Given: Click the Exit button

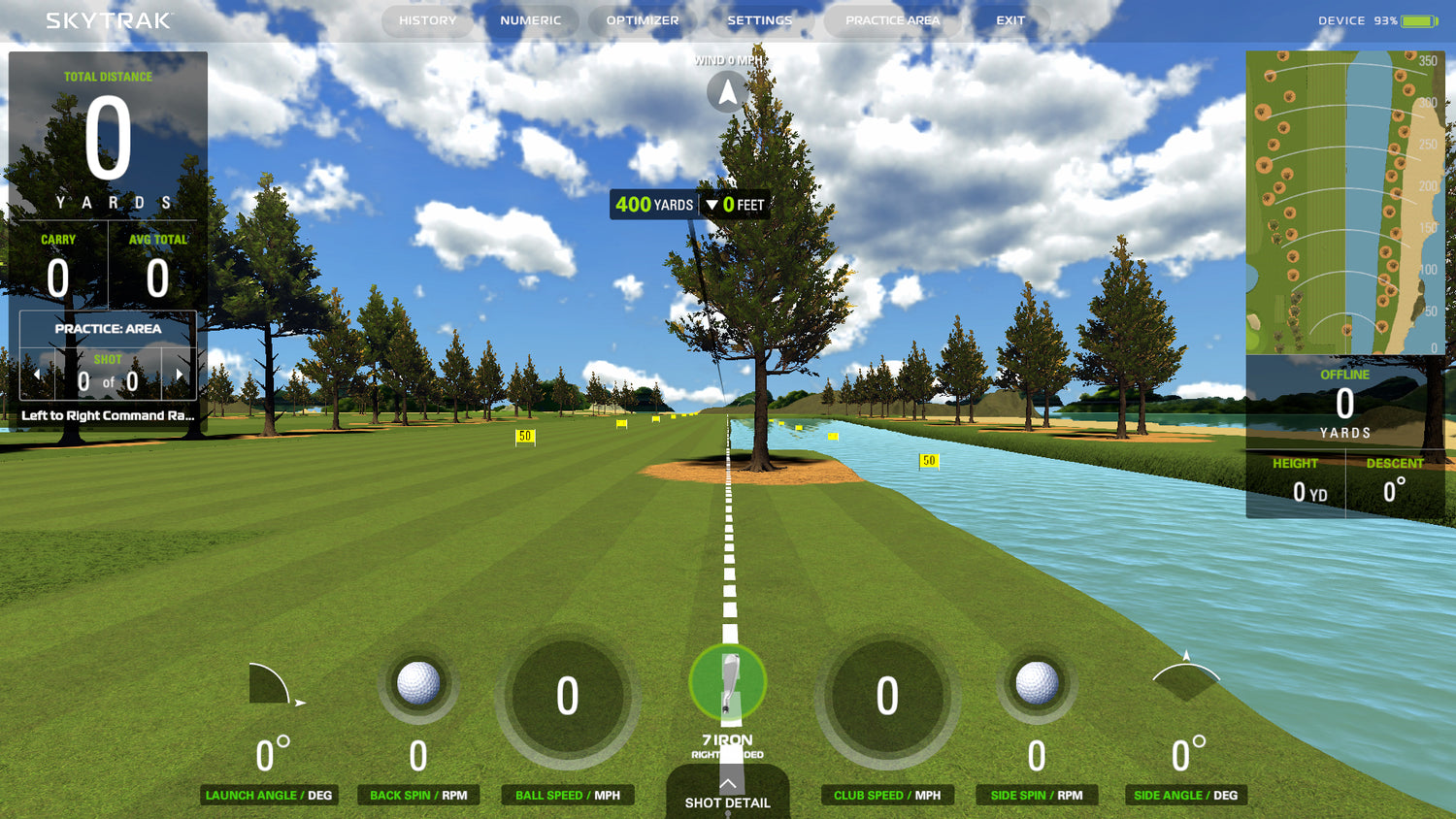Looking at the screenshot, I should pyautogui.click(x=1010, y=19).
